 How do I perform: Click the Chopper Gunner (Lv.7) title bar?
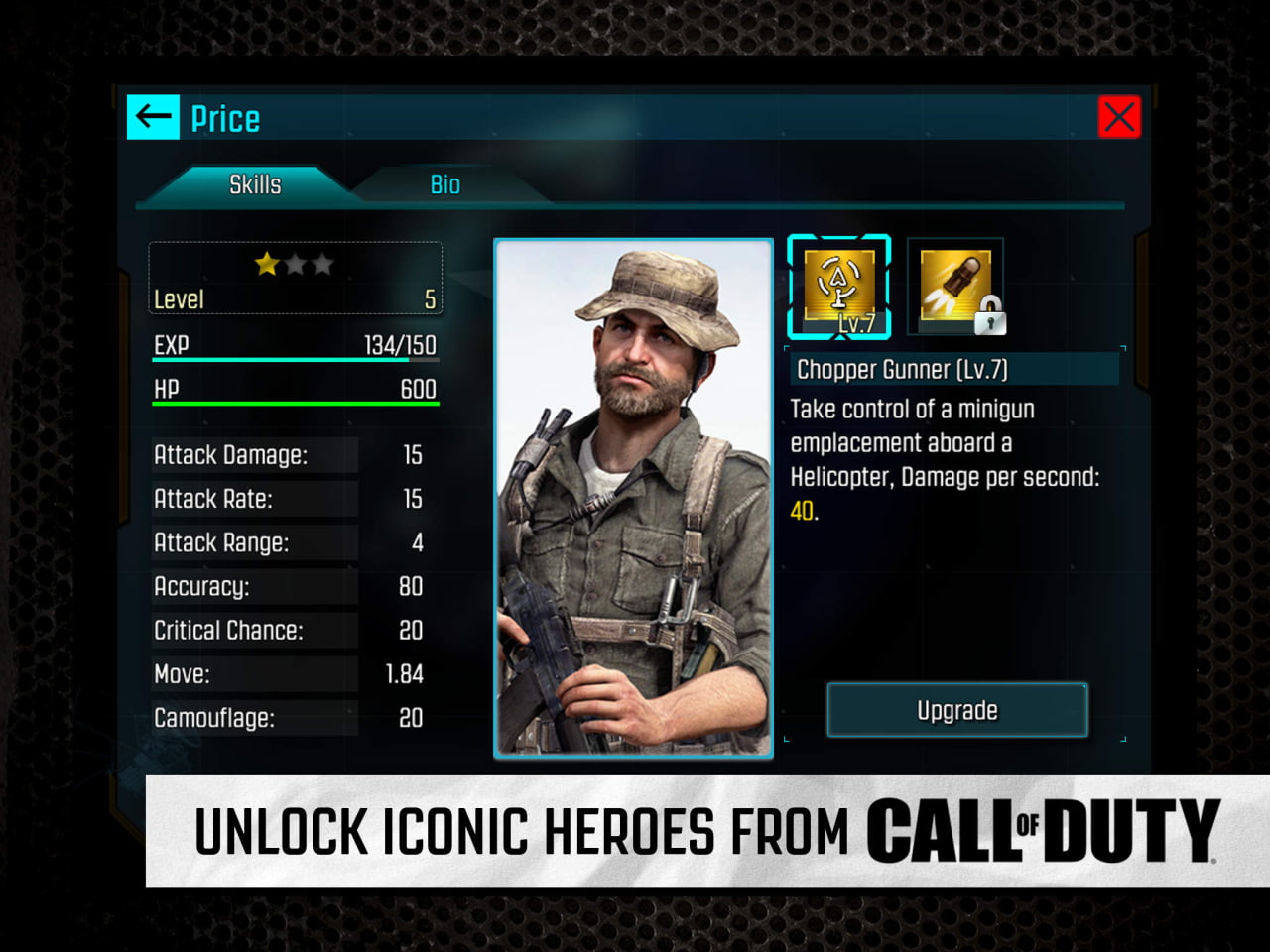click(954, 369)
